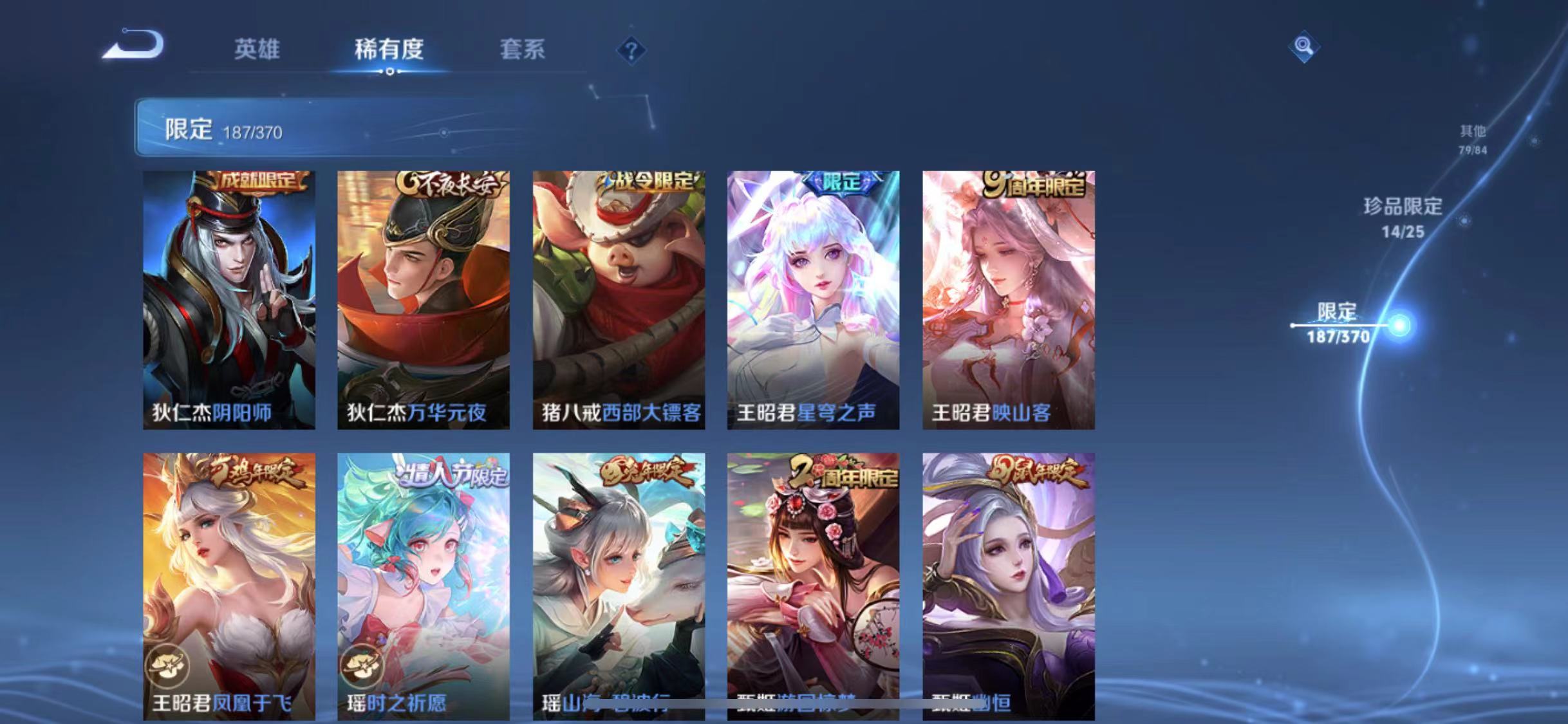Click the 战令限定 badge on 猪八戒 skin

click(645, 182)
